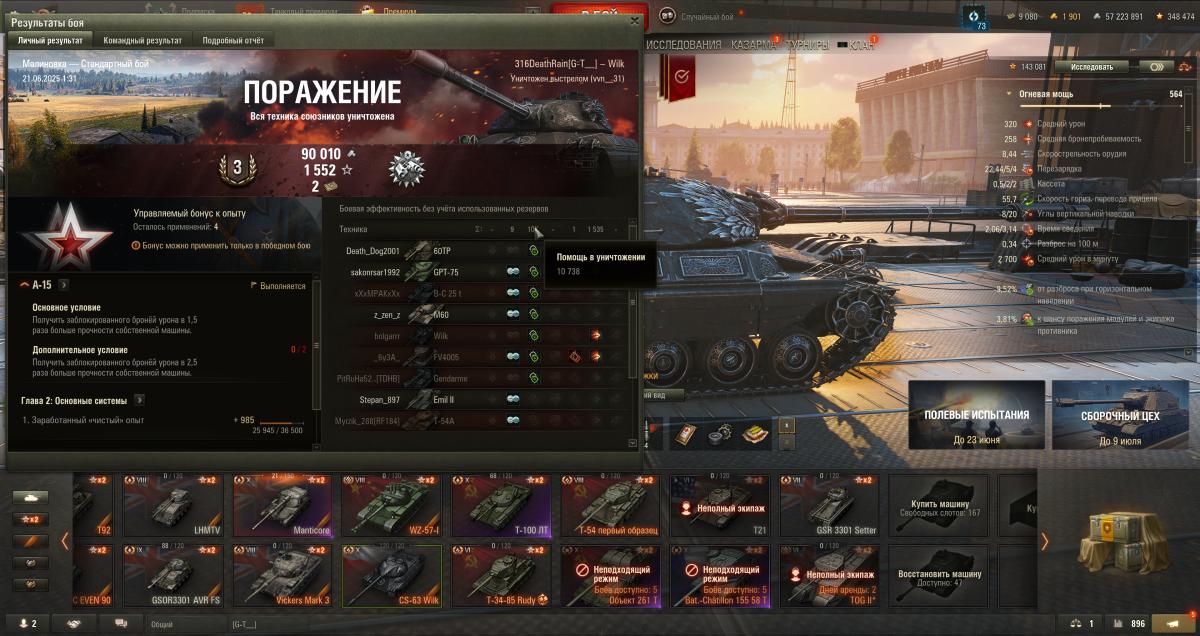Open the Подробный отчёт tab

point(233,40)
